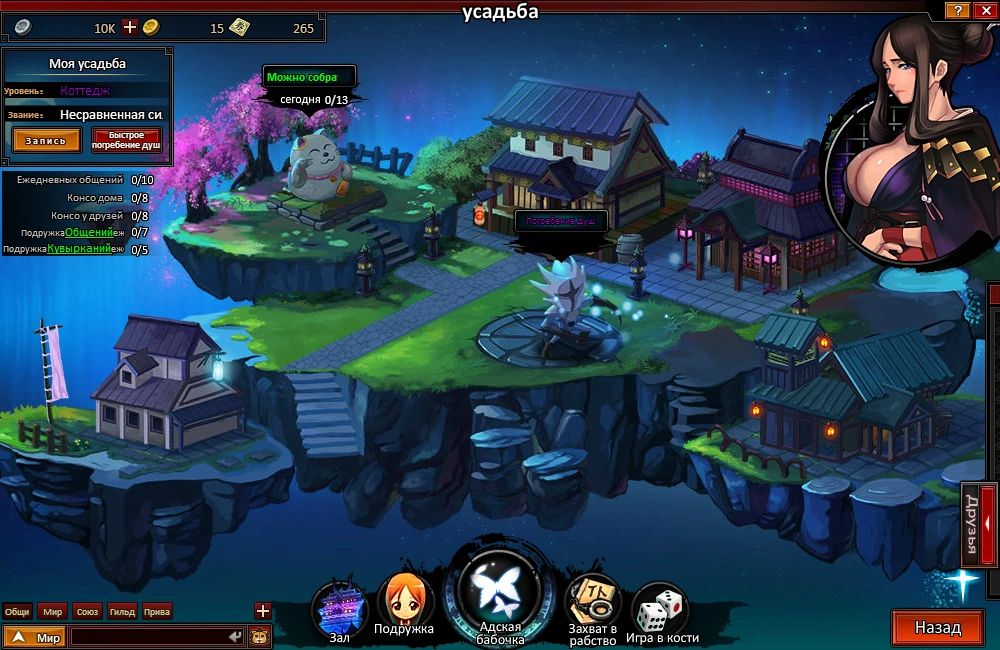This screenshot has height=650, width=1000.
Task: Open the Зал menu icon
Action: coord(340,603)
